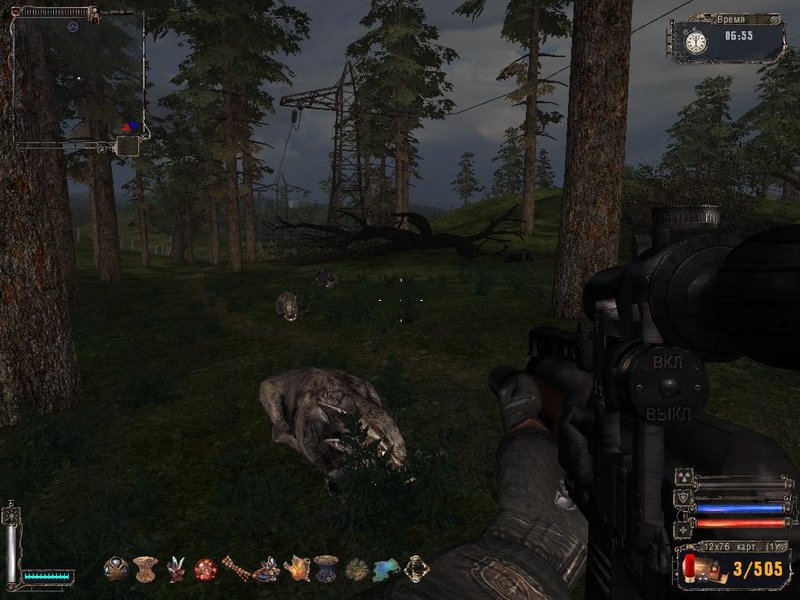Pick the spiky urchin artifact
The height and width of the screenshot is (600, 800).
click(x=356, y=570)
